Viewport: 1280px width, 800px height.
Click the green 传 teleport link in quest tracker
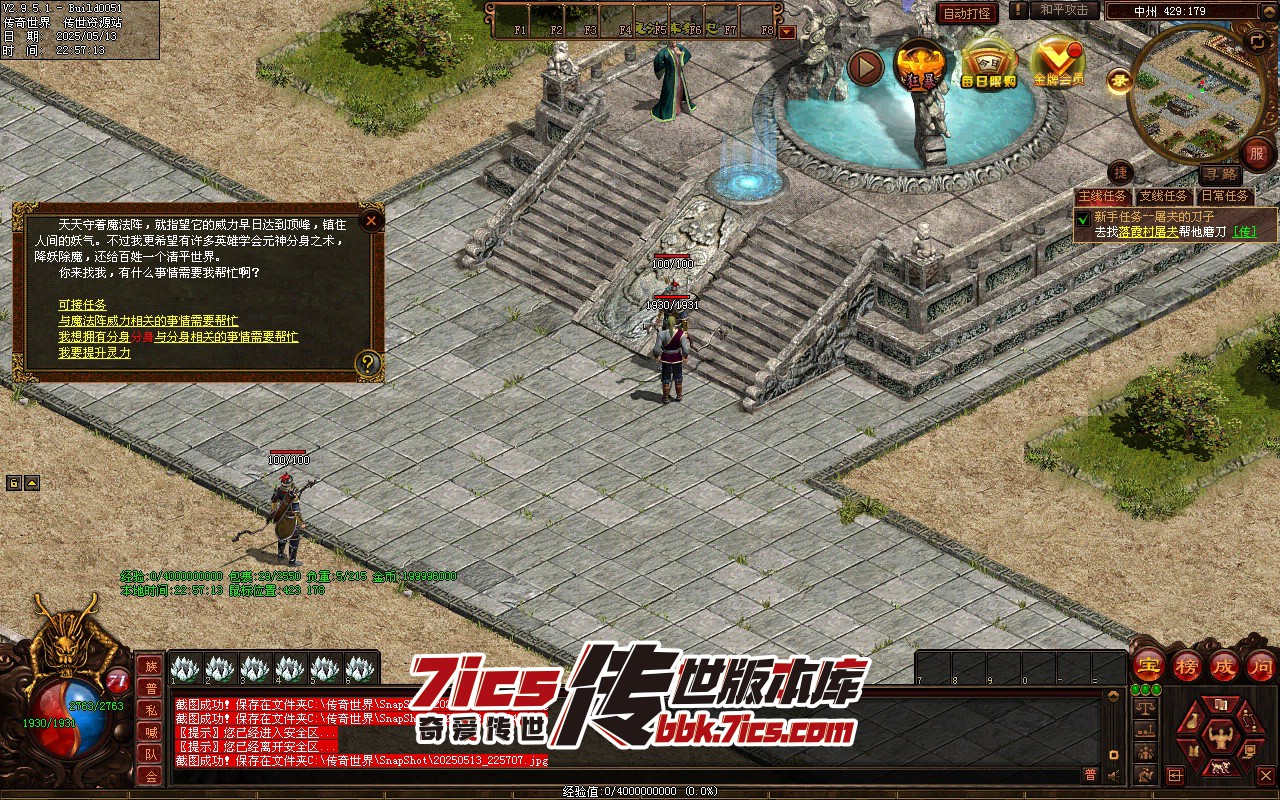coord(1244,231)
